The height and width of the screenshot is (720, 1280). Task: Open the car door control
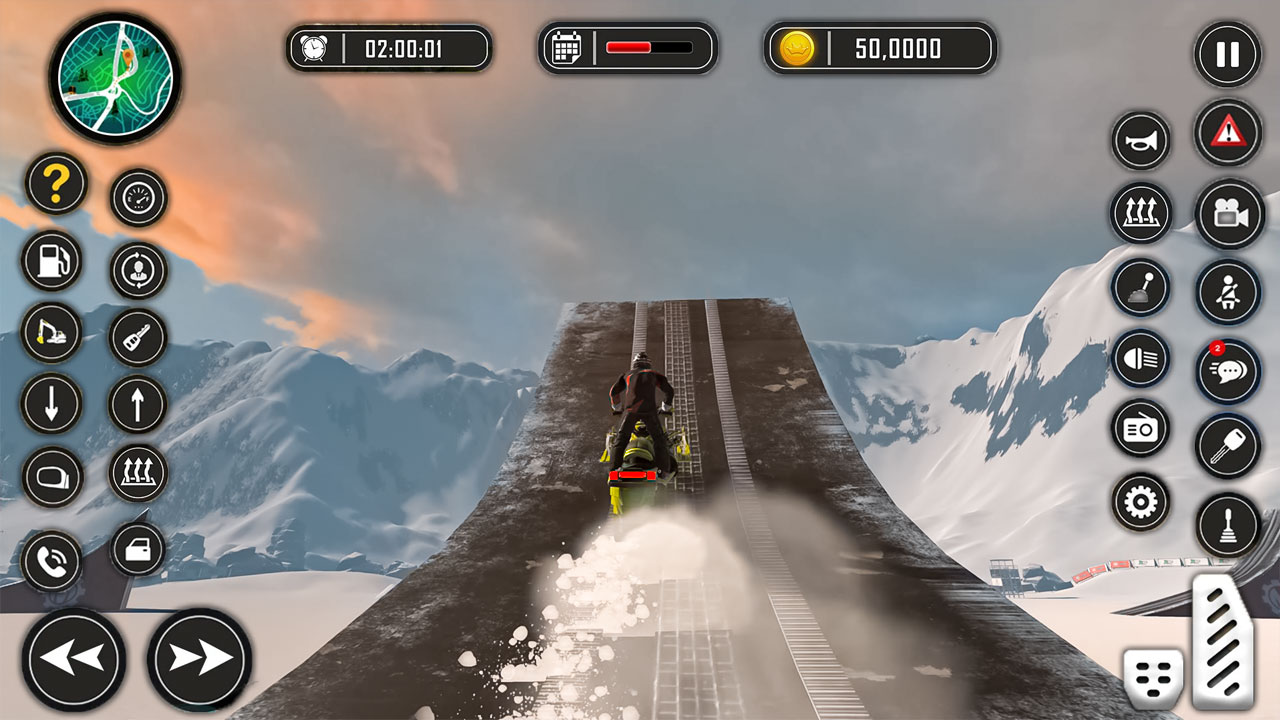139,551
